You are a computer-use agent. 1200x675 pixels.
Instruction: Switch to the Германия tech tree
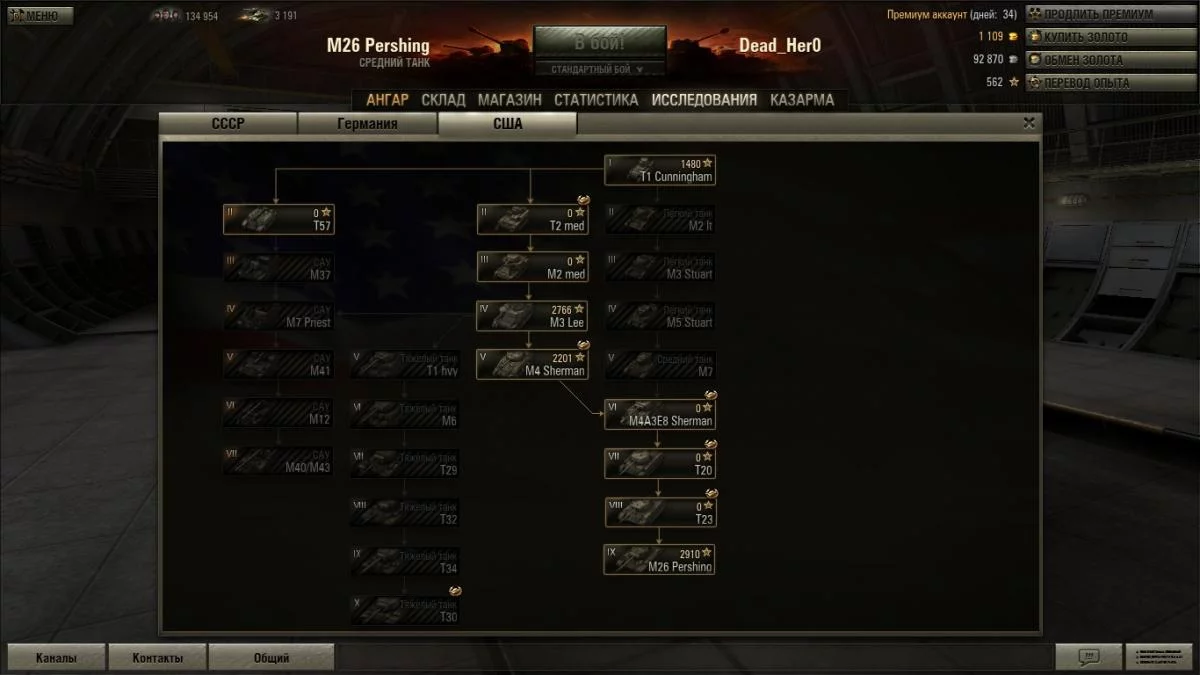pos(367,124)
